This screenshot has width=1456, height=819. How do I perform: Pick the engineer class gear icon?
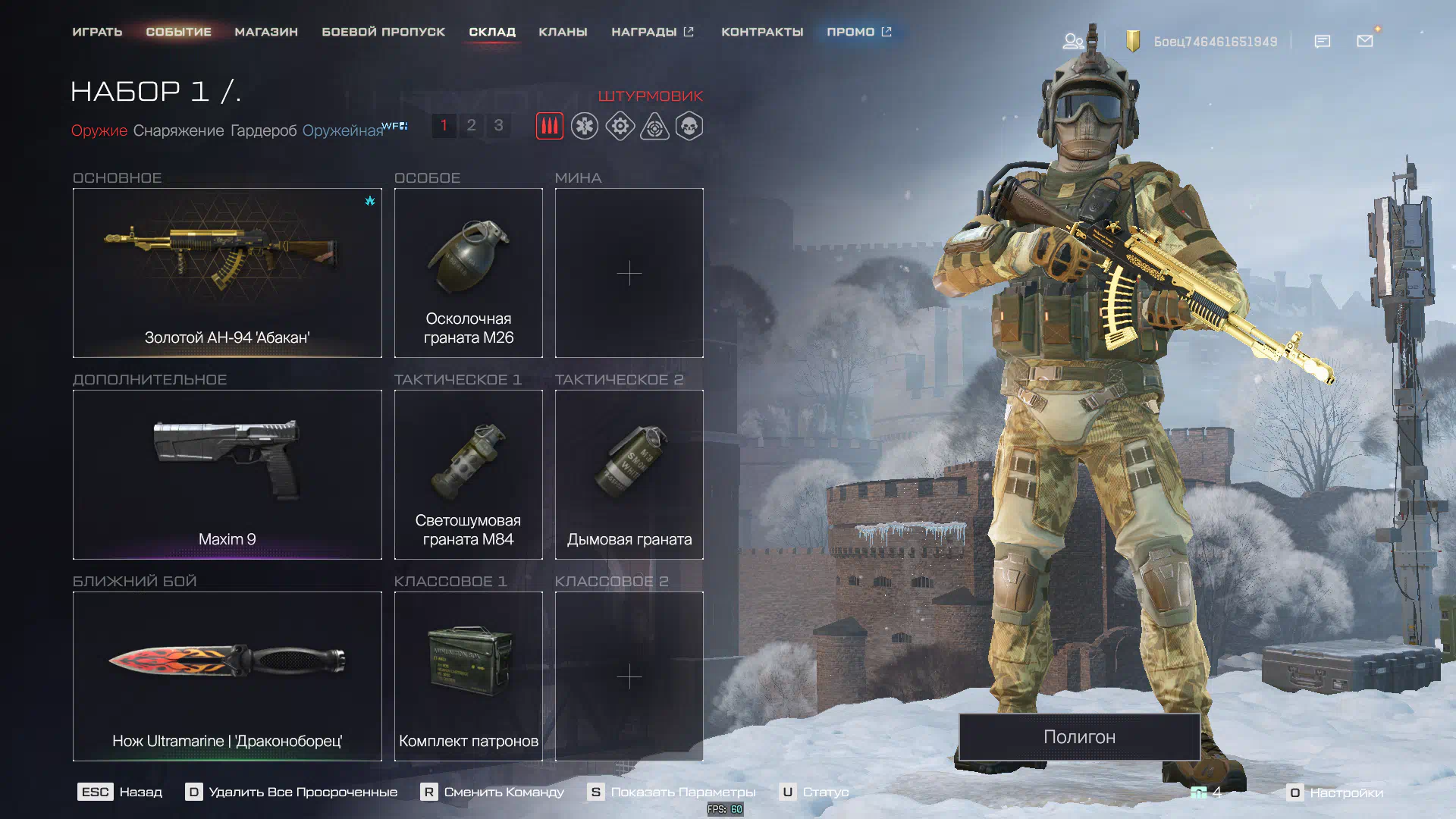tap(620, 126)
